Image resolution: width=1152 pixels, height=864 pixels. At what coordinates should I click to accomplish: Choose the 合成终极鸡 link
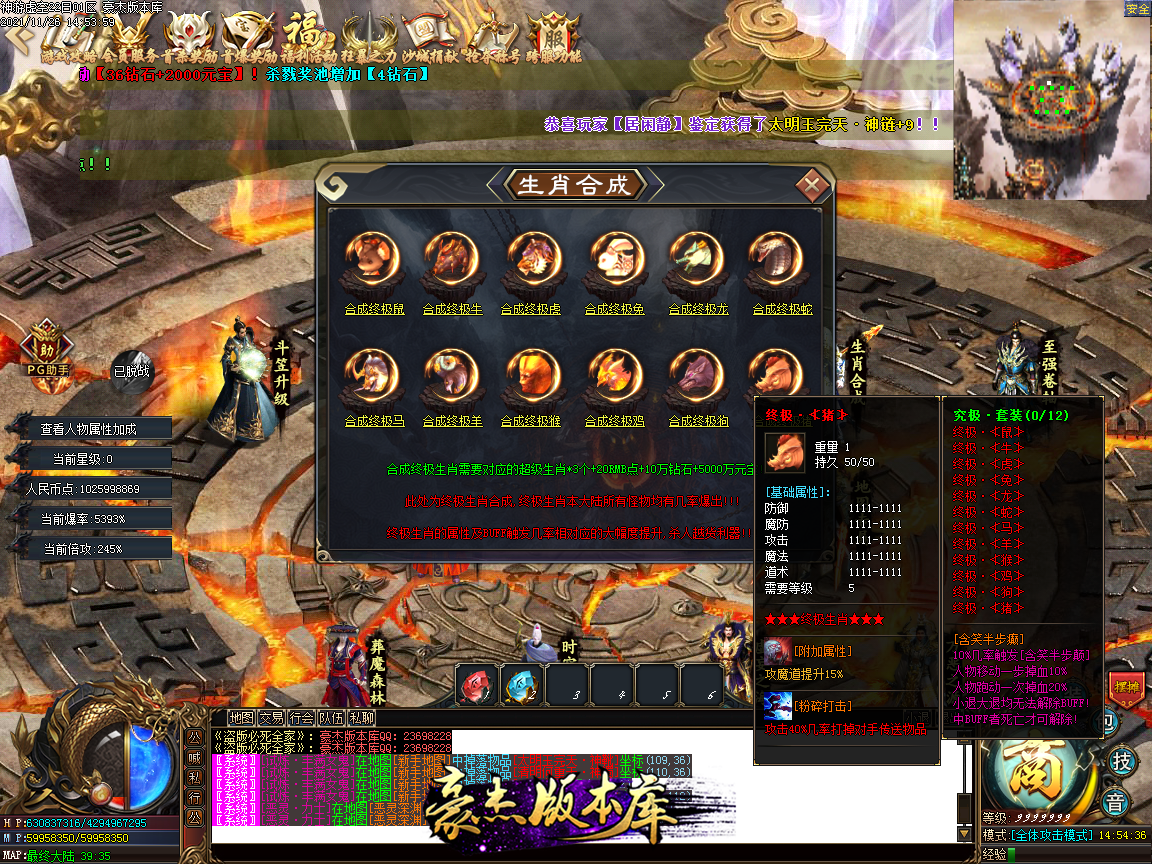point(615,422)
